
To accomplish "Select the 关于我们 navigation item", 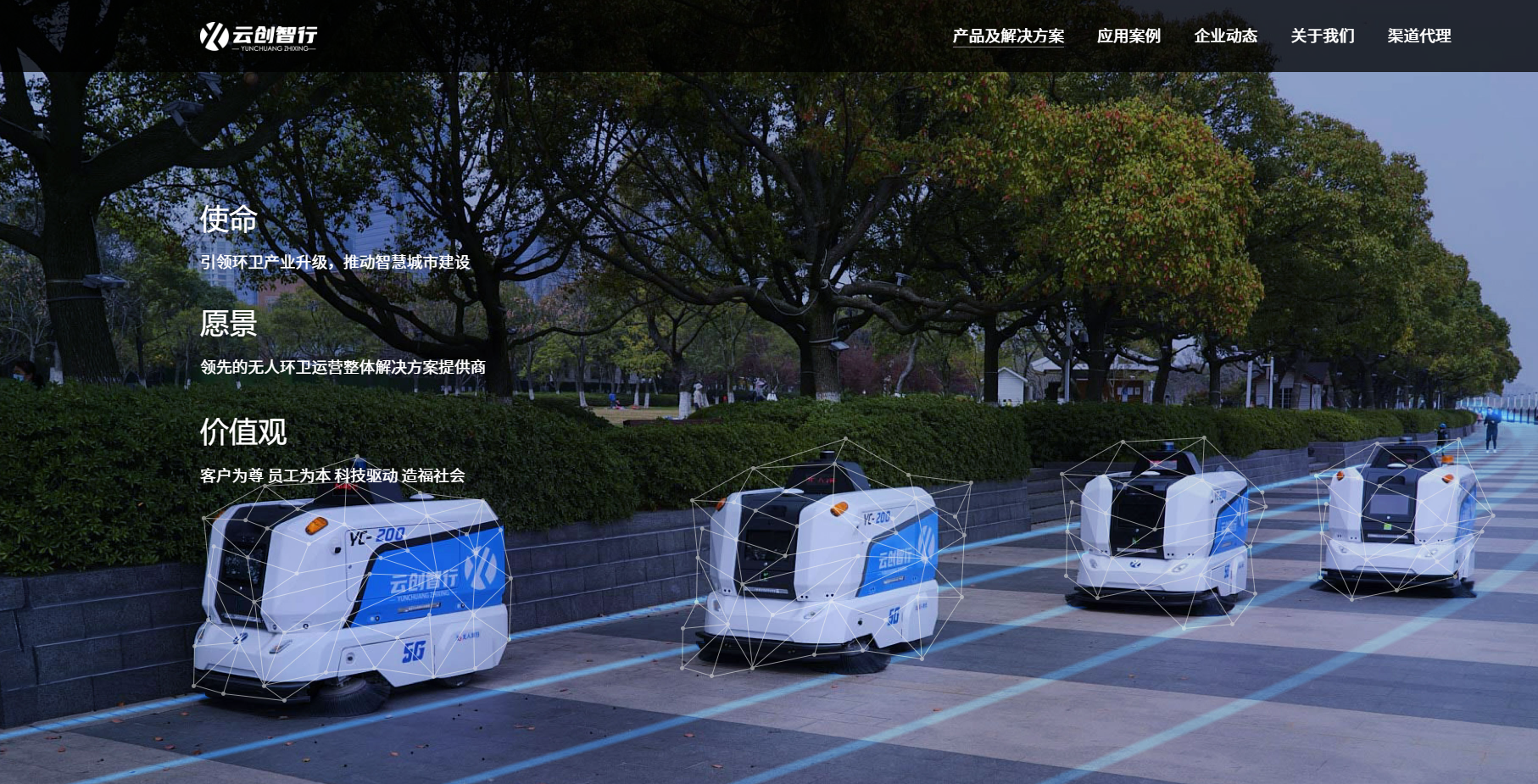I will click(x=1323, y=36).
